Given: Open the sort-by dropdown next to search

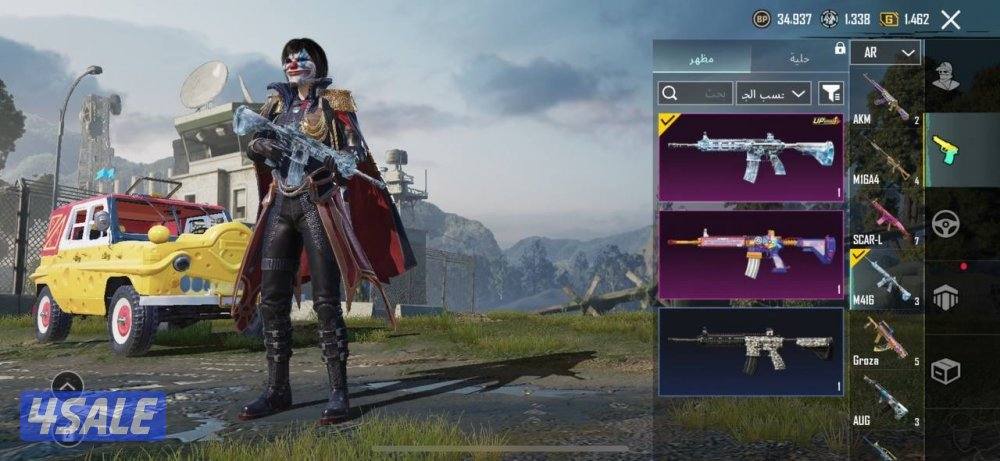Looking at the screenshot, I should coord(772,93).
